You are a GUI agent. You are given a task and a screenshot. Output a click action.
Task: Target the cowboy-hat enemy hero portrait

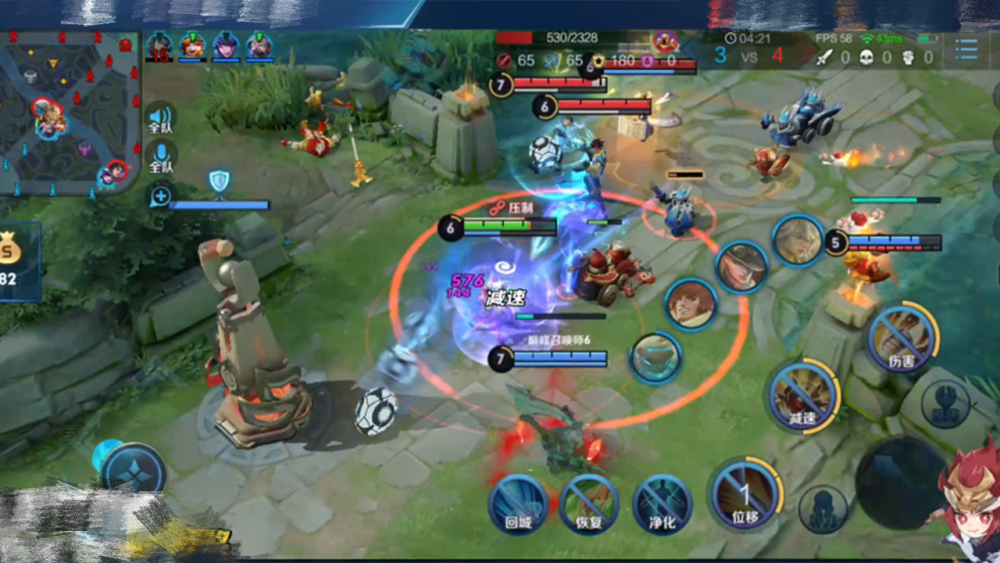tap(741, 267)
